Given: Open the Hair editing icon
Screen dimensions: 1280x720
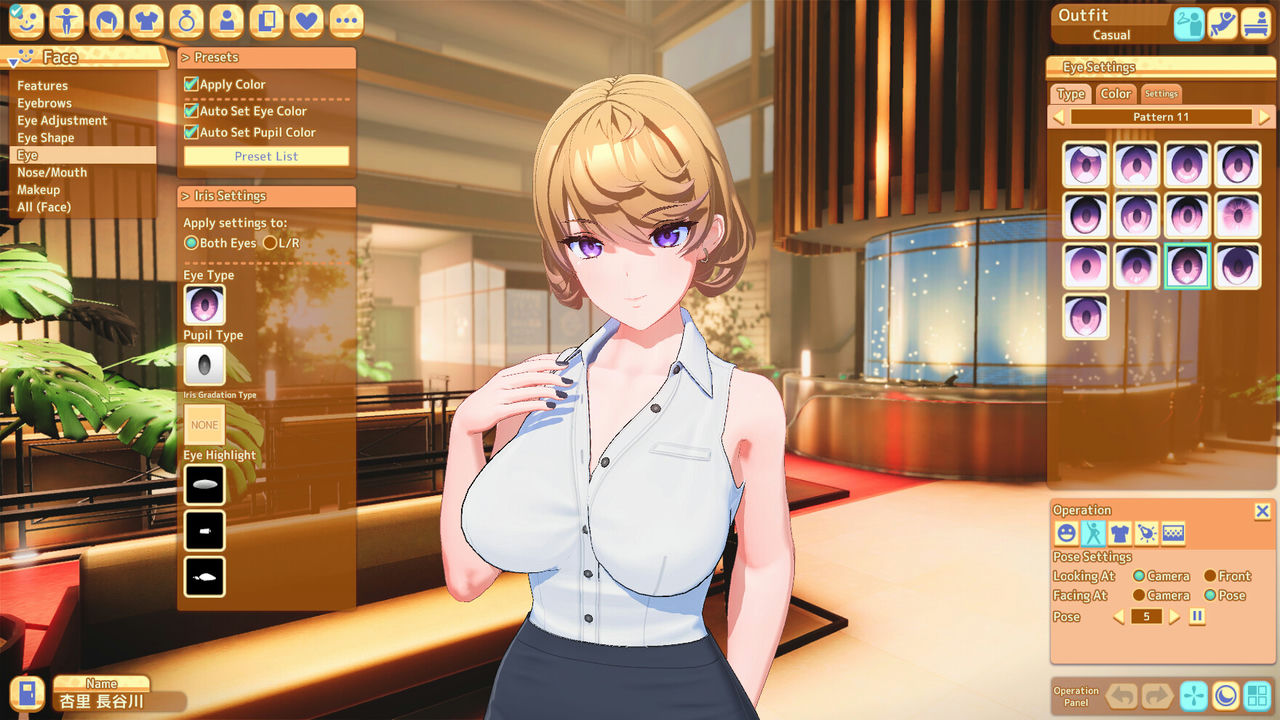Looking at the screenshot, I should (x=106, y=20).
